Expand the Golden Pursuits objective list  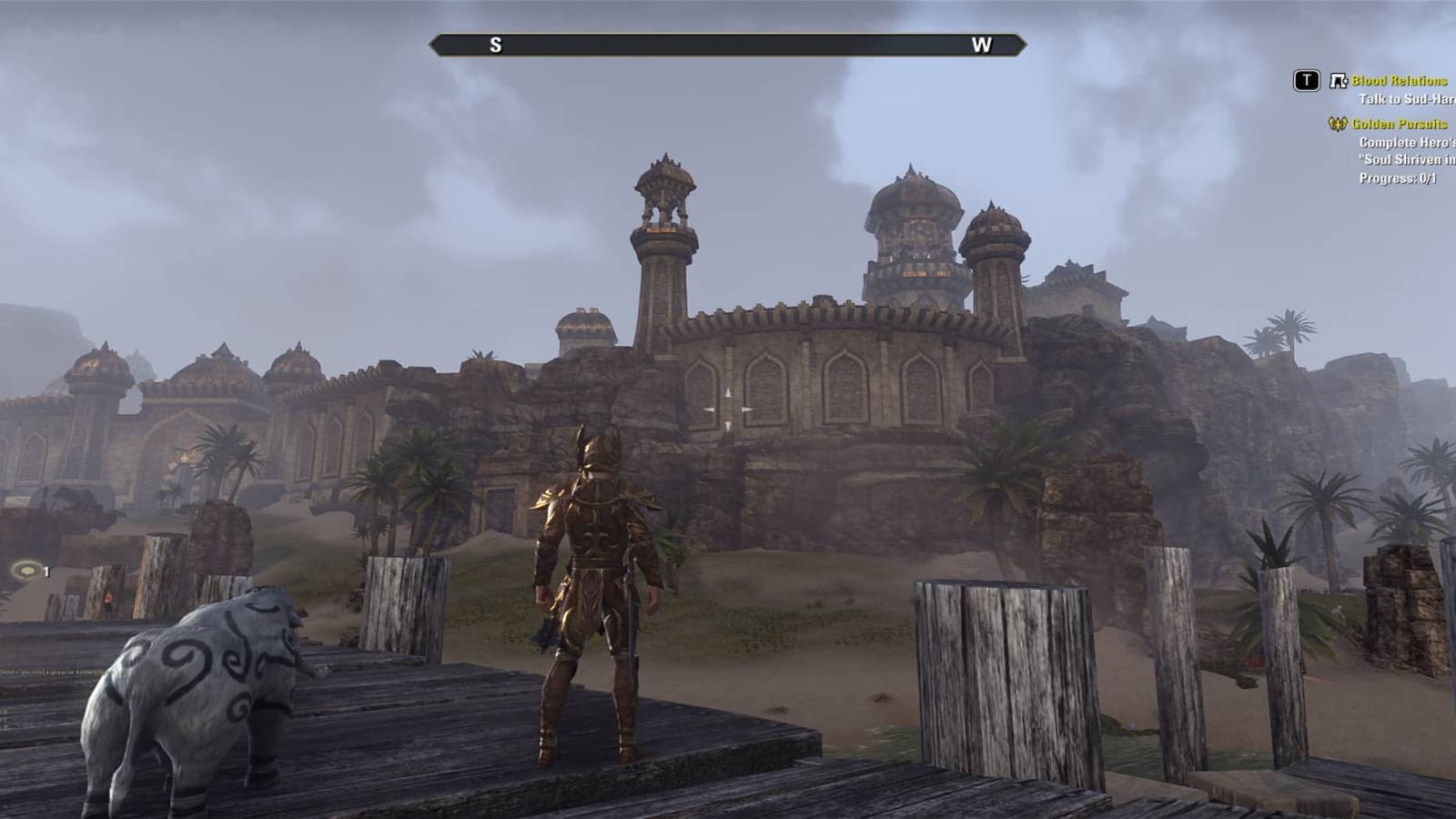[x=1401, y=124]
